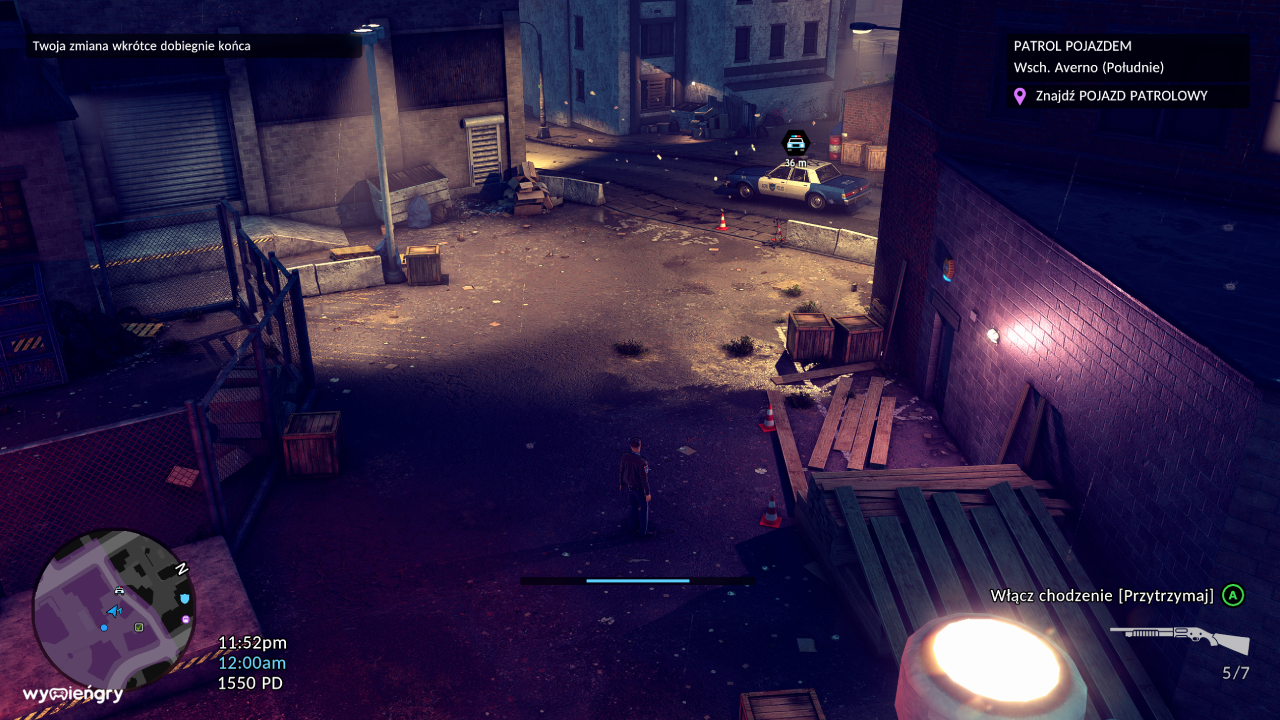The height and width of the screenshot is (720, 1280).
Task: Click the green checkmark marker on minimap
Action: (x=139, y=627)
